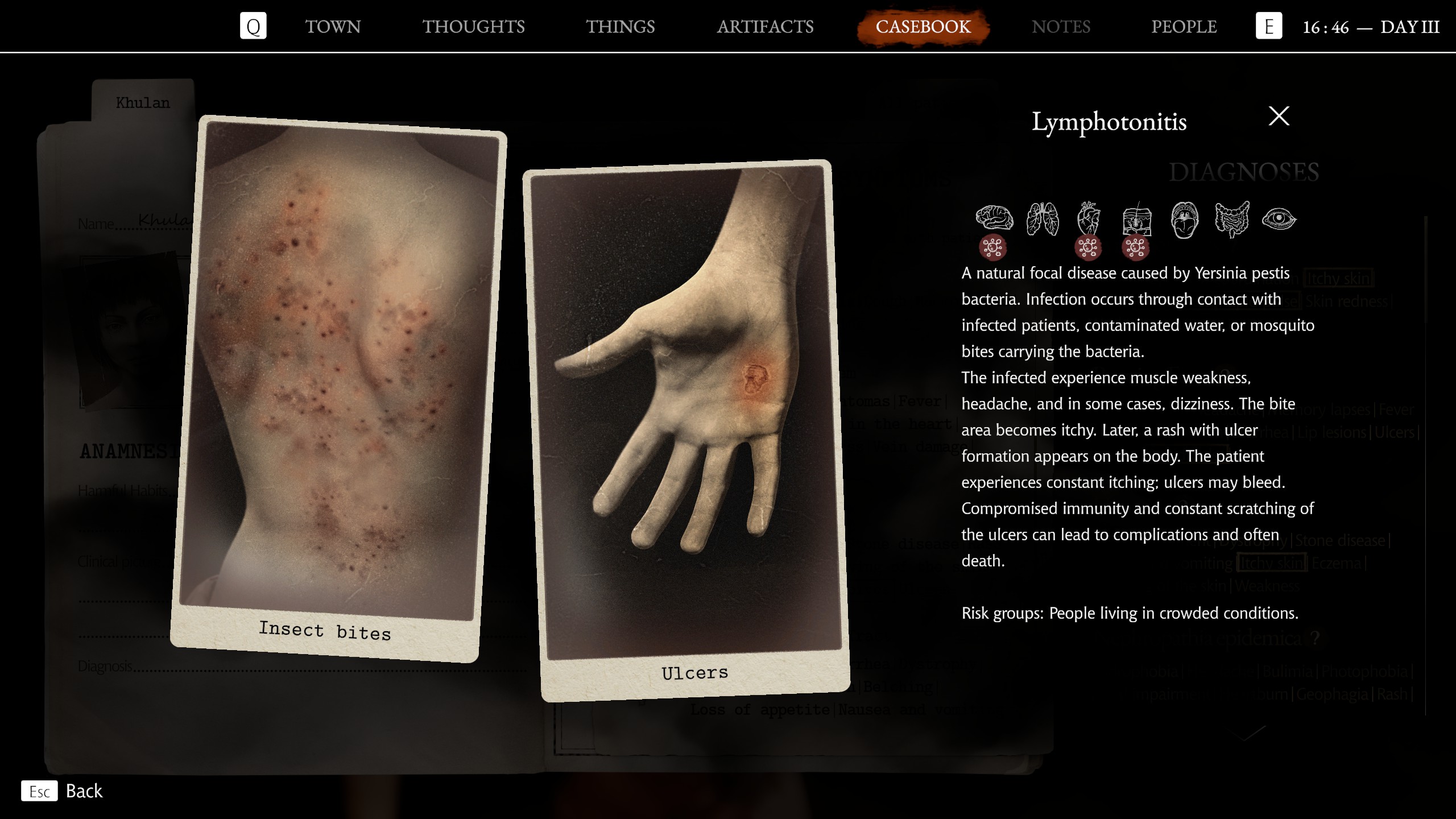Image resolution: width=1456 pixels, height=819 pixels.
Task: Switch to the Town tab
Action: tap(333, 27)
